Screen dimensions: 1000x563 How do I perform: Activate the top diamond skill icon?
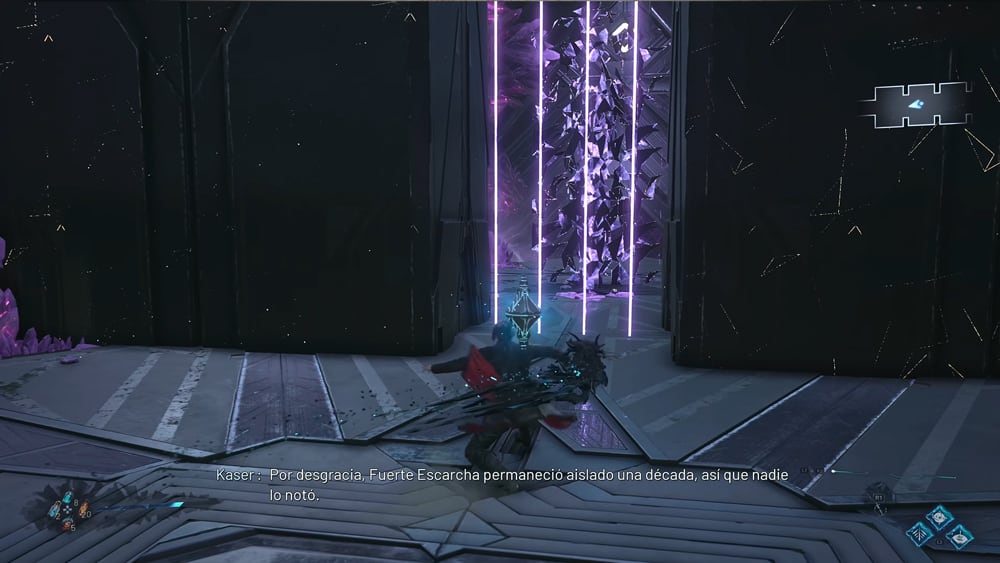click(x=939, y=517)
